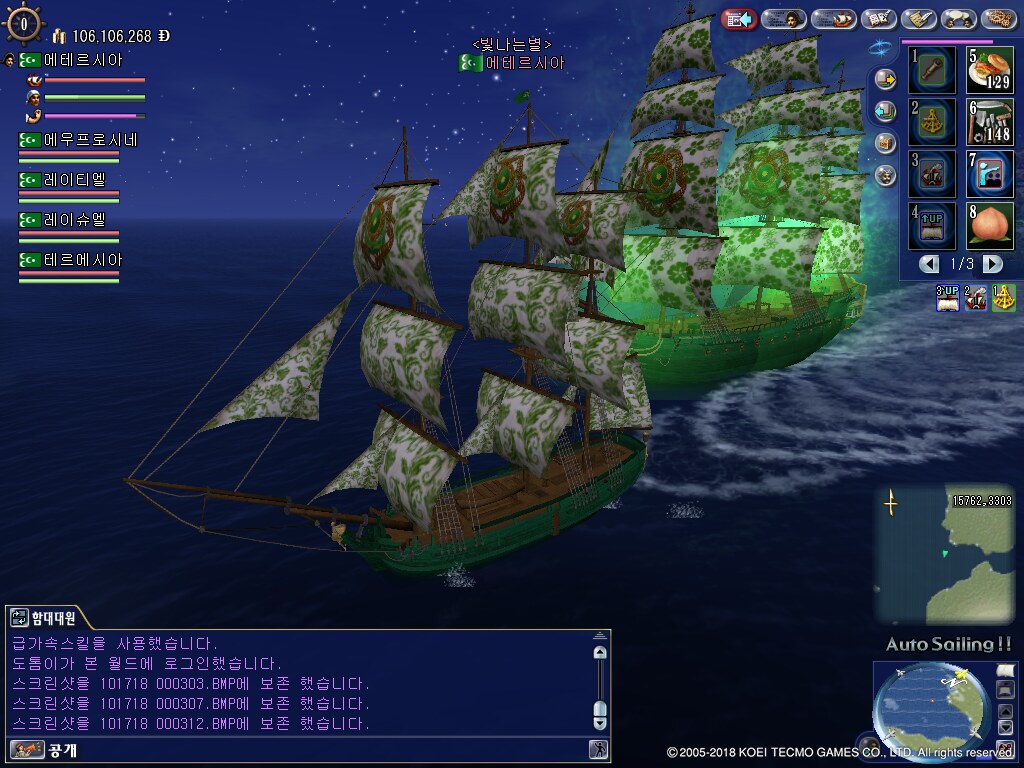
Task: Click the regional sea minimap
Action: tap(943, 554)
